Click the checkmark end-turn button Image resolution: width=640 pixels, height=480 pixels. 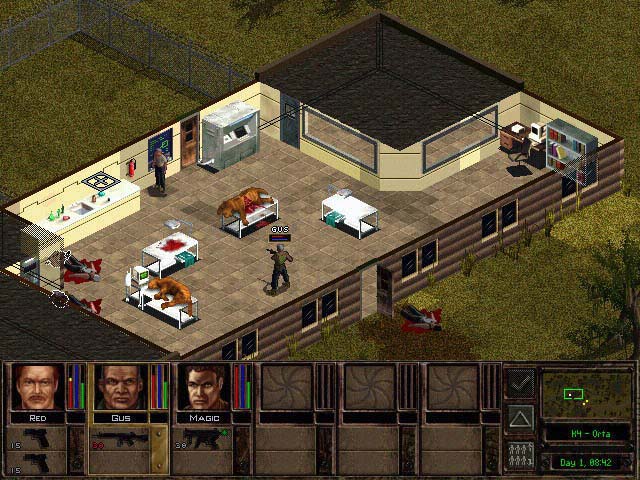(520, 382)
